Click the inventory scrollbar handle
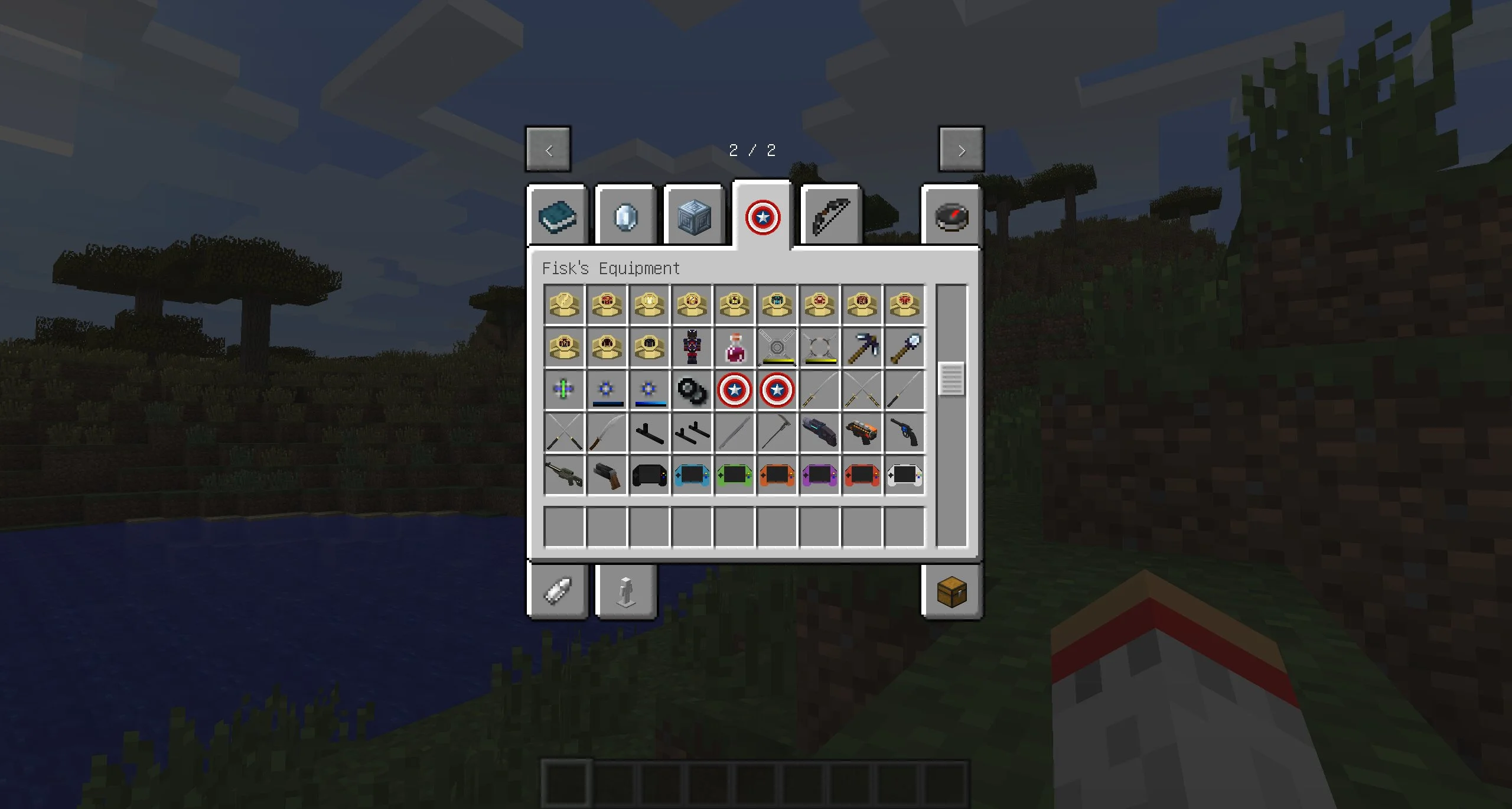1512x809 pixels. point(951,379)
